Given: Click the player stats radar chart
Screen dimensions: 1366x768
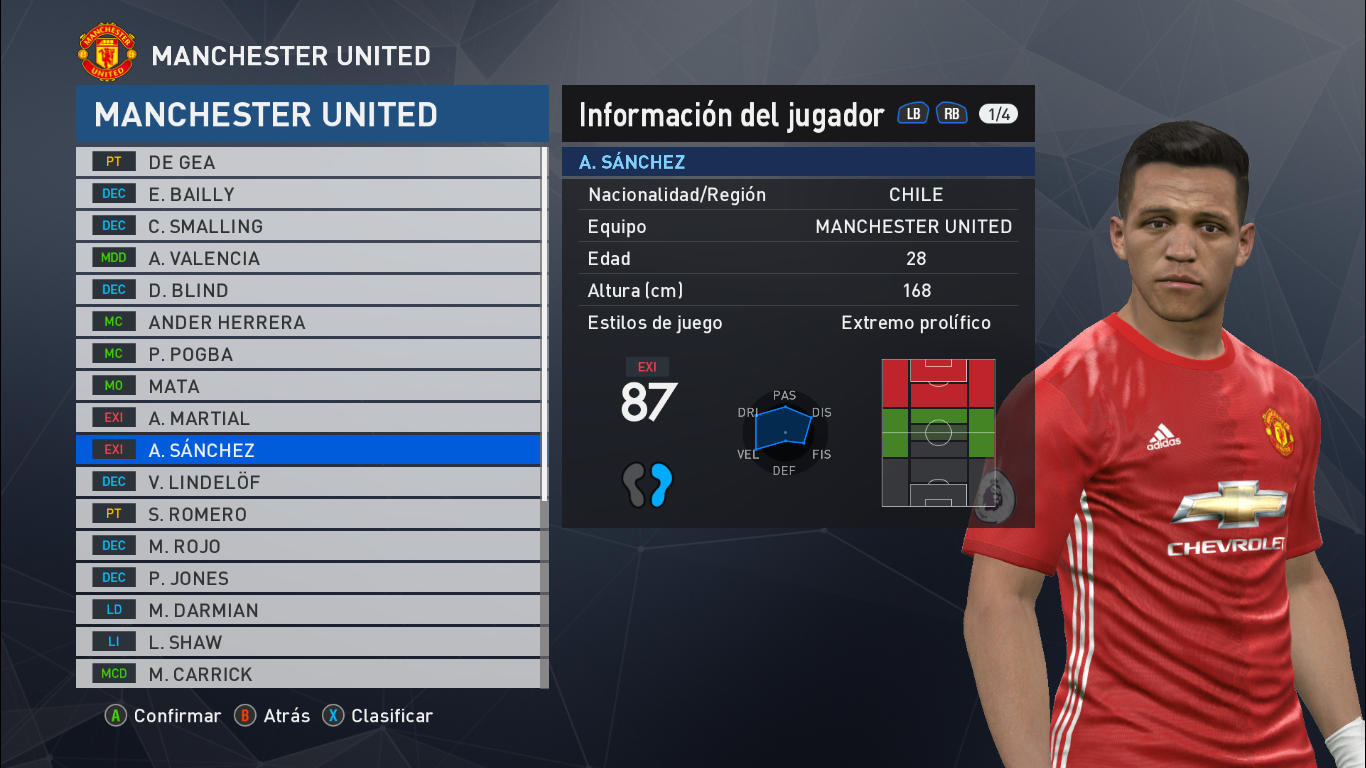Looking at the screenshot, I should click(x=784, y=432).
